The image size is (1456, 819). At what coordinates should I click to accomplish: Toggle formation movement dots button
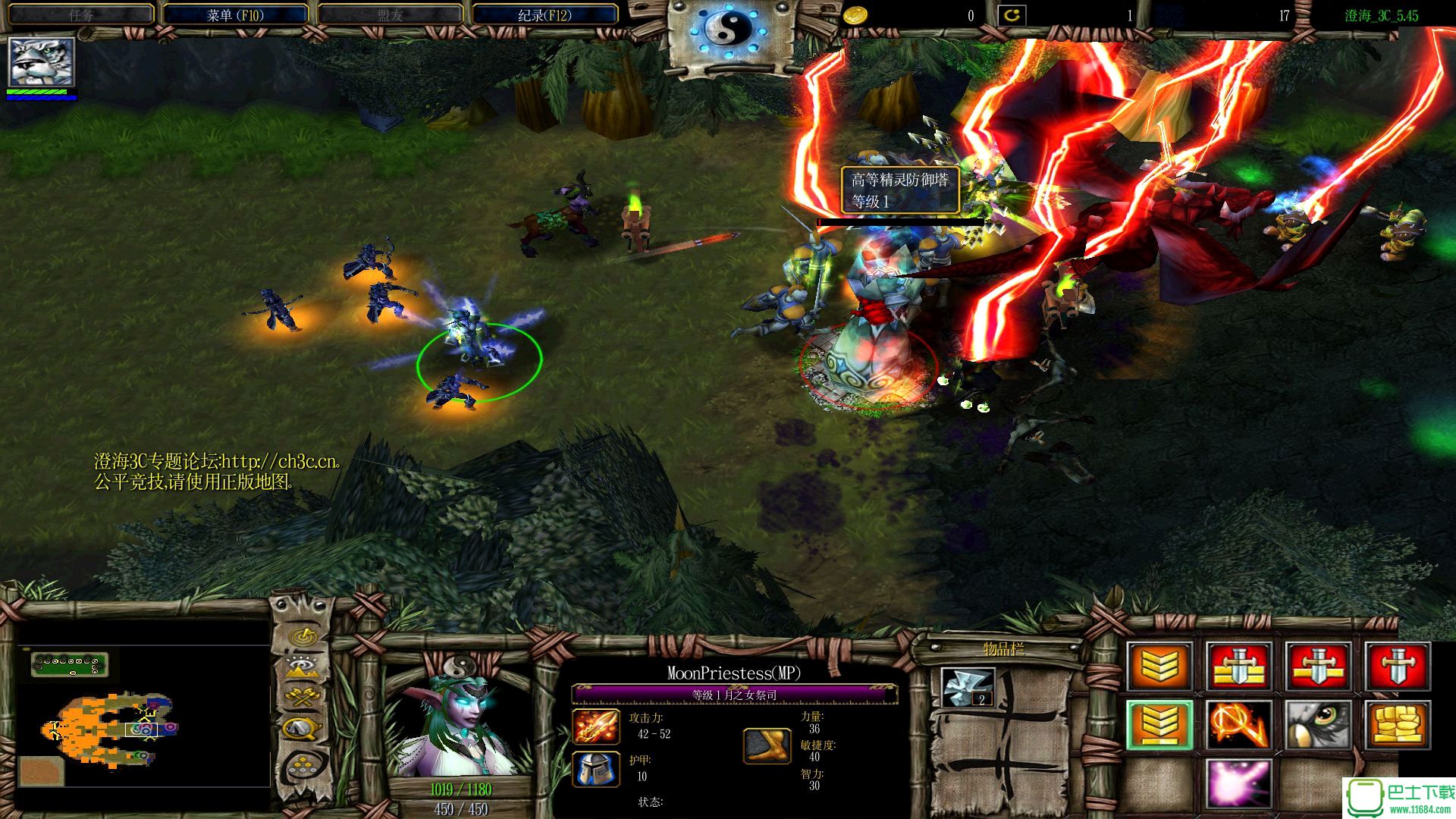click(303, 766)
